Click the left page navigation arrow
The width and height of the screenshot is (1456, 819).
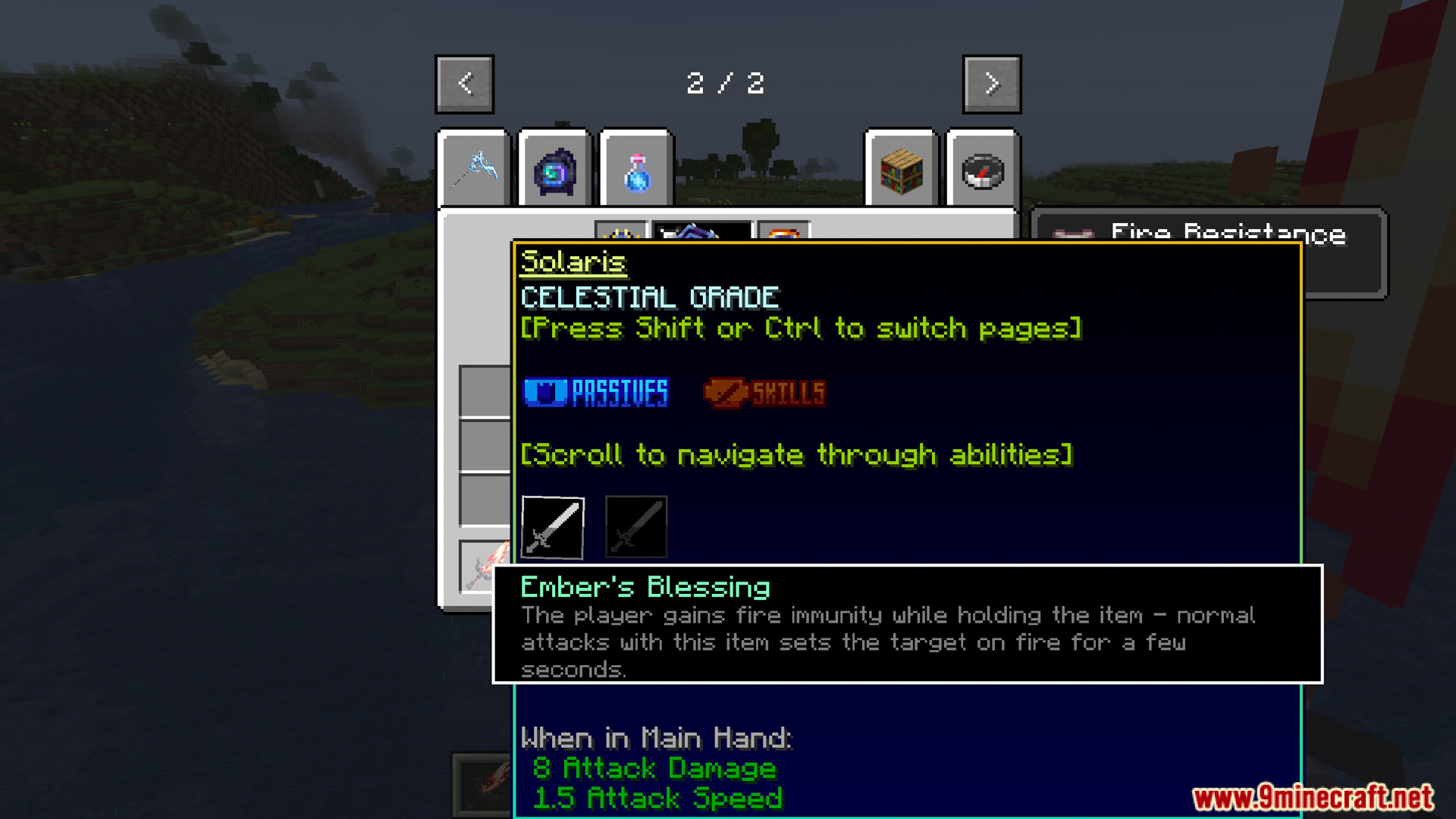pos(465,83)
